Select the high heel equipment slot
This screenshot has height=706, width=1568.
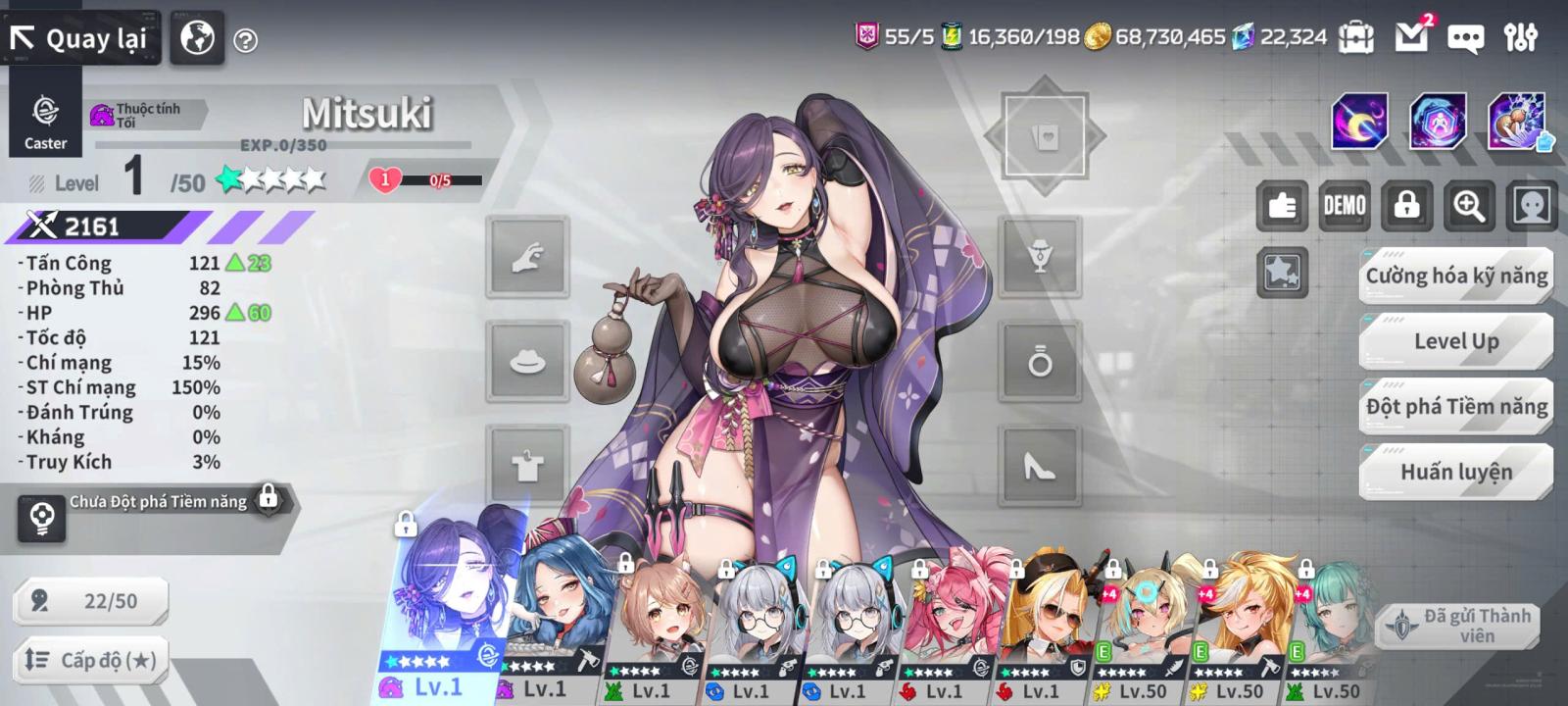click(x=1040, y=467)
